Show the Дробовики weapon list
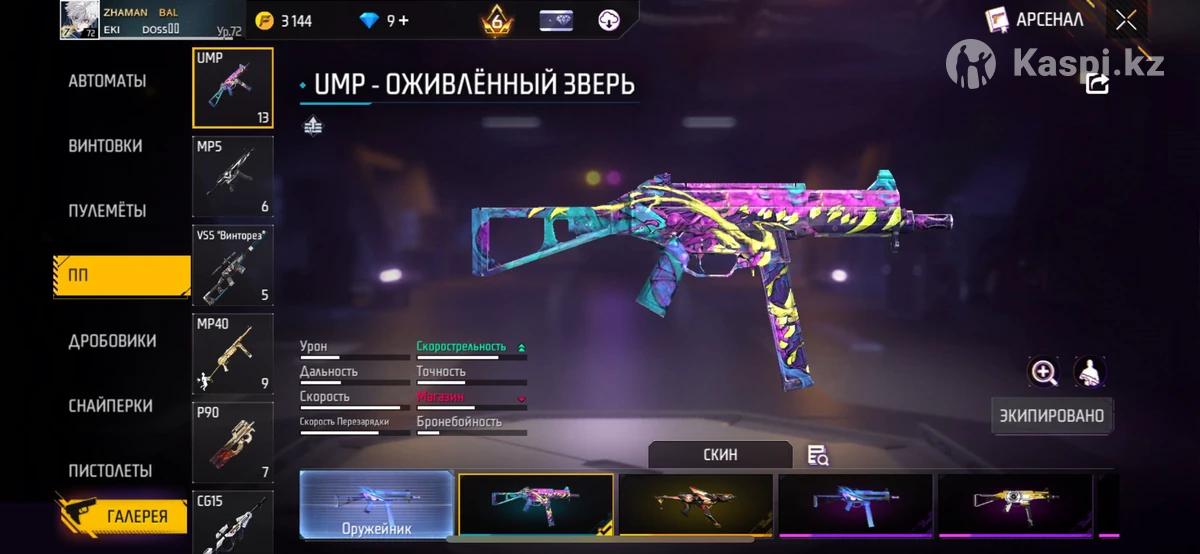This screenshot has height=554, width=1200. pyautogui.click(x=112, y=341)
